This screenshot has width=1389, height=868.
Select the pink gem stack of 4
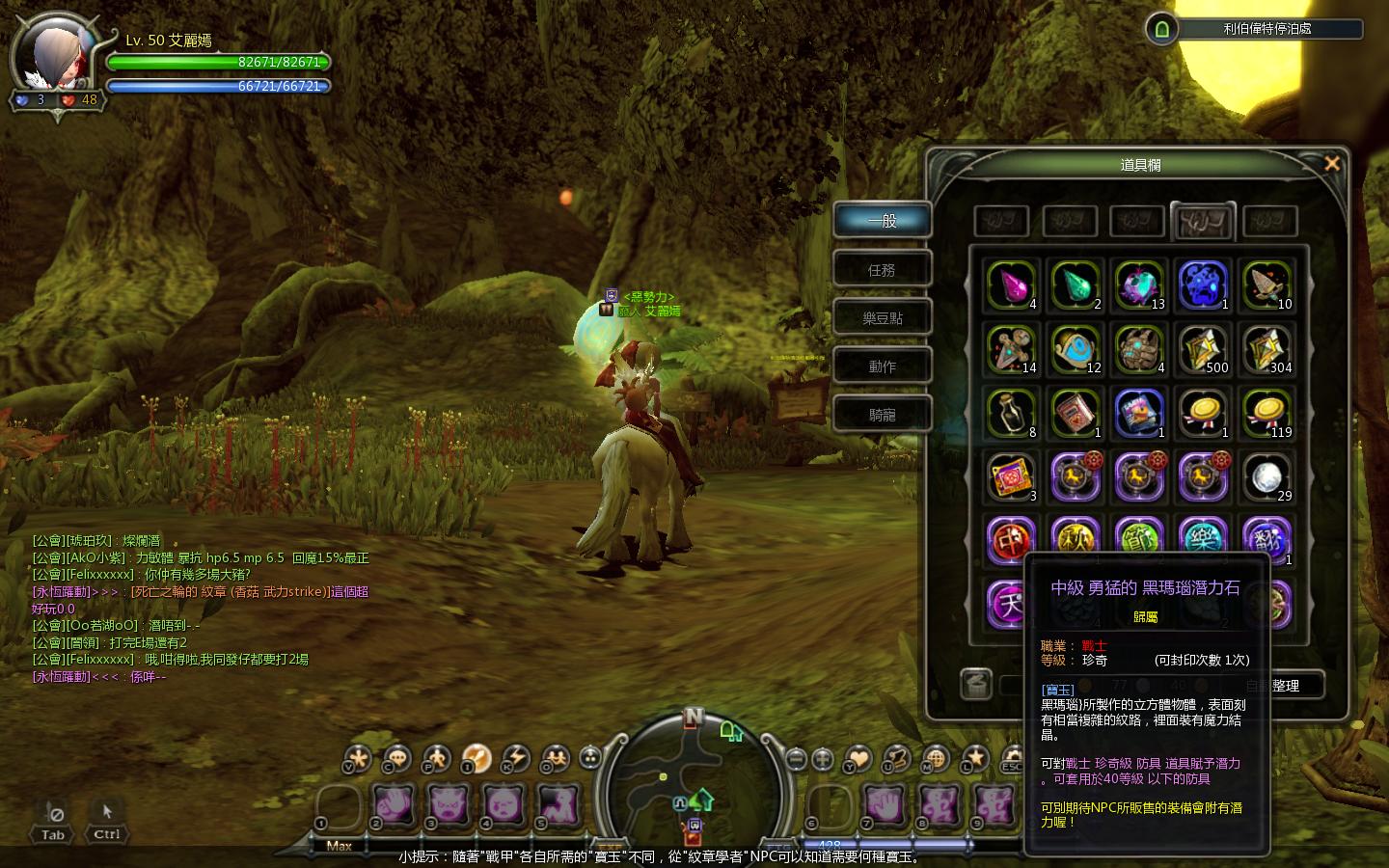point(1011,285)
